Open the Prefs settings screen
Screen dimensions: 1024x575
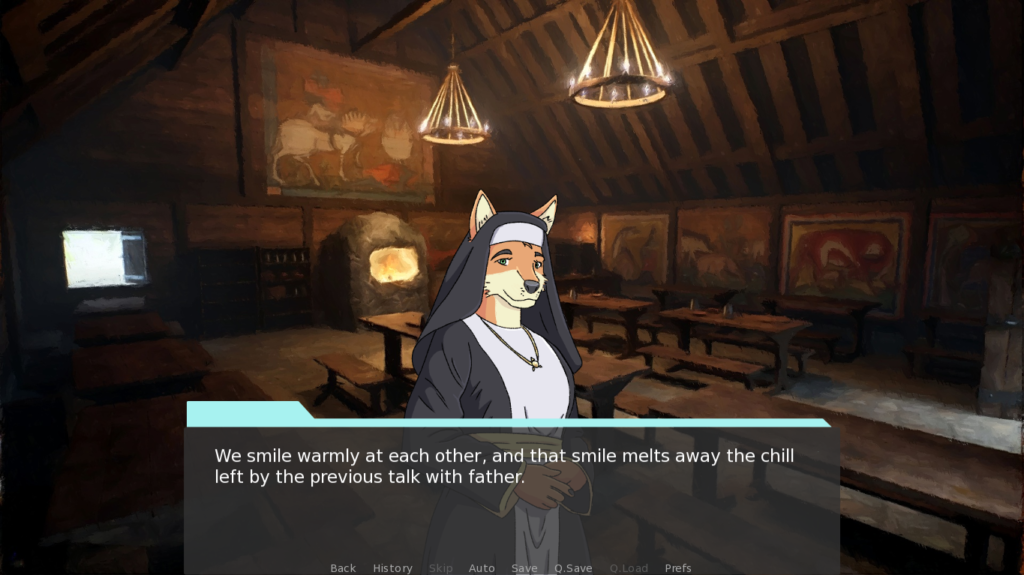pos(678,568)
